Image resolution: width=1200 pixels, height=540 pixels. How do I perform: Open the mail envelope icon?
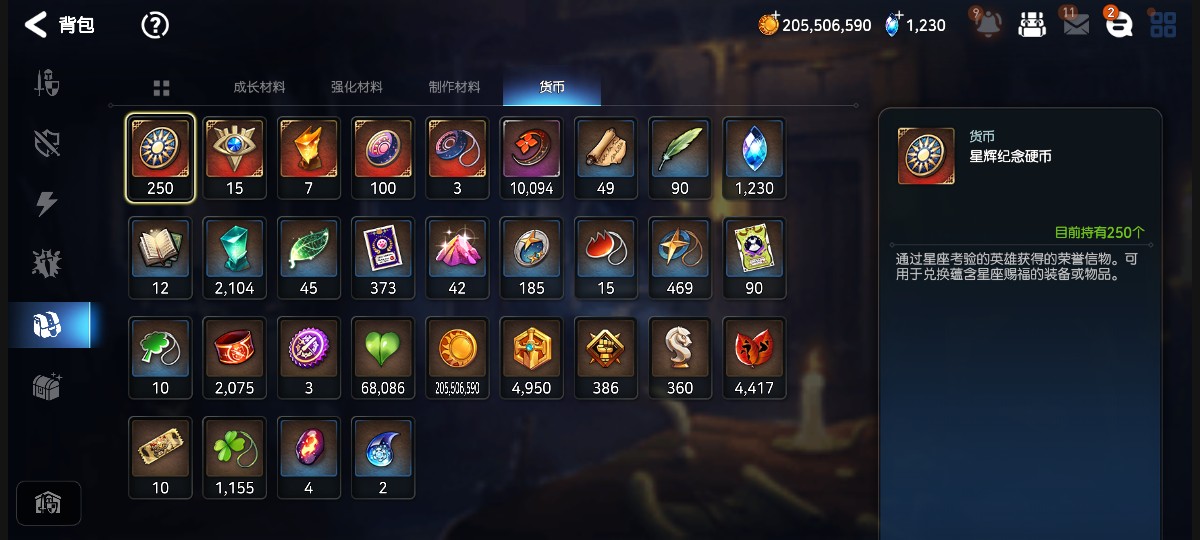(x=1076, y=25)
